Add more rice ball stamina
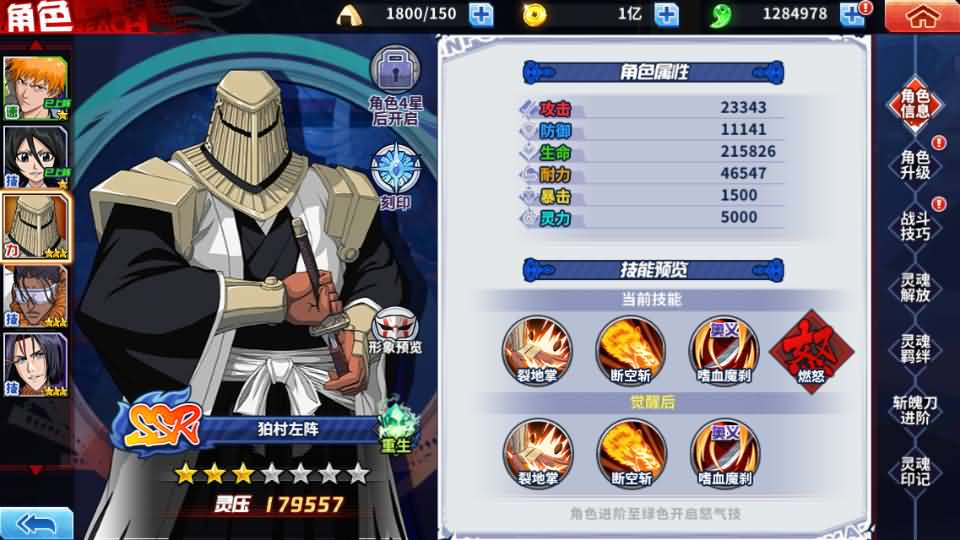The width and height of the screenshot is (960, 540). 481,14
